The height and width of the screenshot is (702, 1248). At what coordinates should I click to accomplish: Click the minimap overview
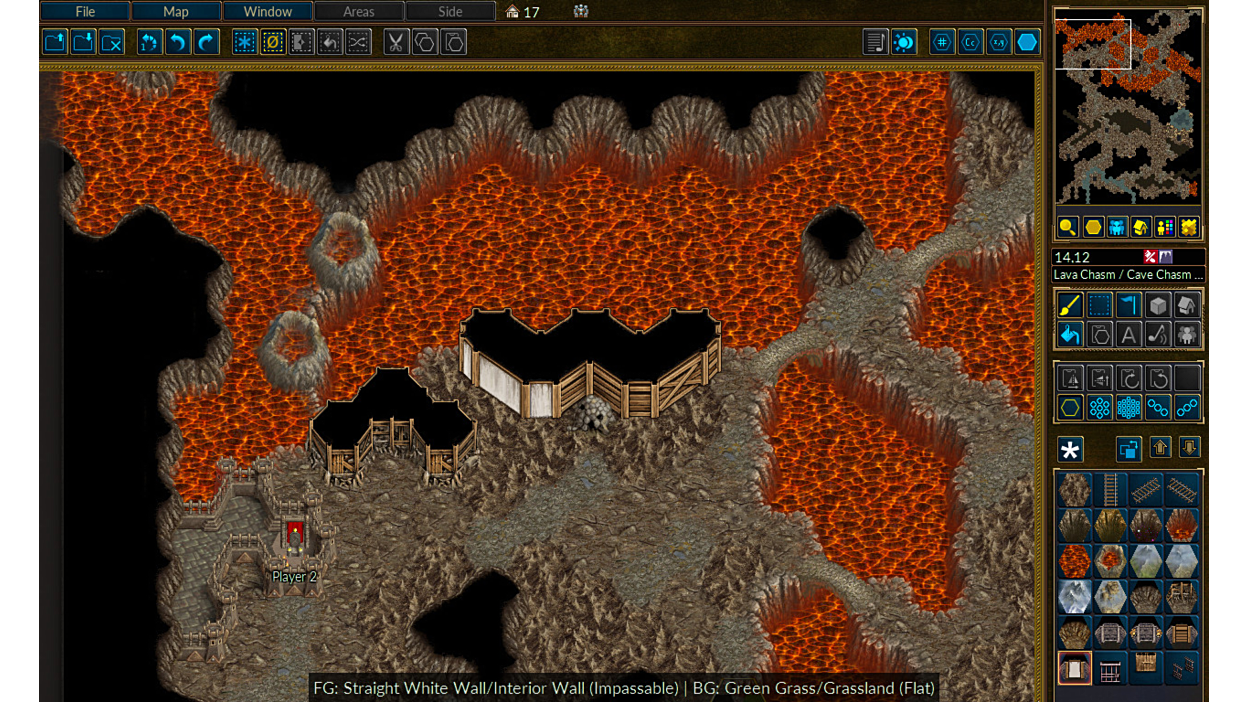[x=1128, y=106]
